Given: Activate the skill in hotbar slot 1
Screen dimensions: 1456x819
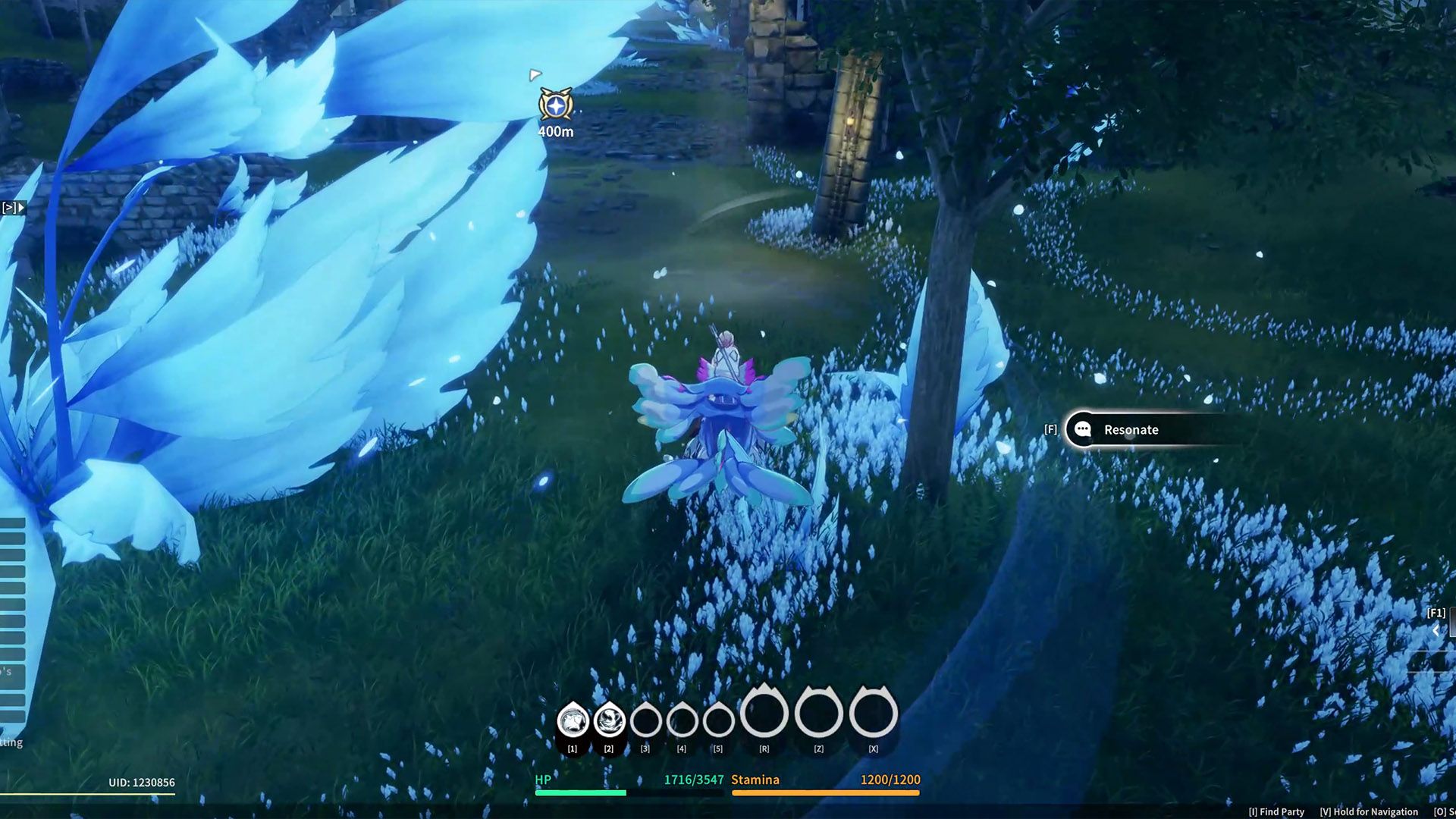Looking at the screenshot, I should pyautogui.click(x=573, y=720).
